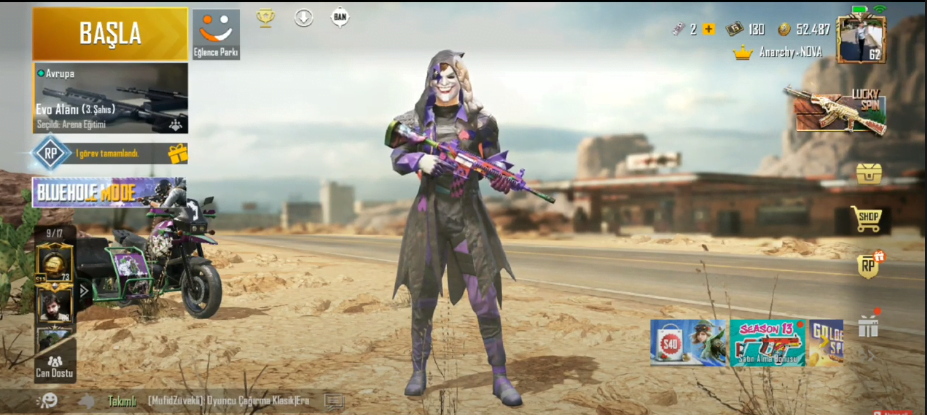Open the Eğlence Parkı mode
This screenshot has width=927, height=415.
(216, 33)
